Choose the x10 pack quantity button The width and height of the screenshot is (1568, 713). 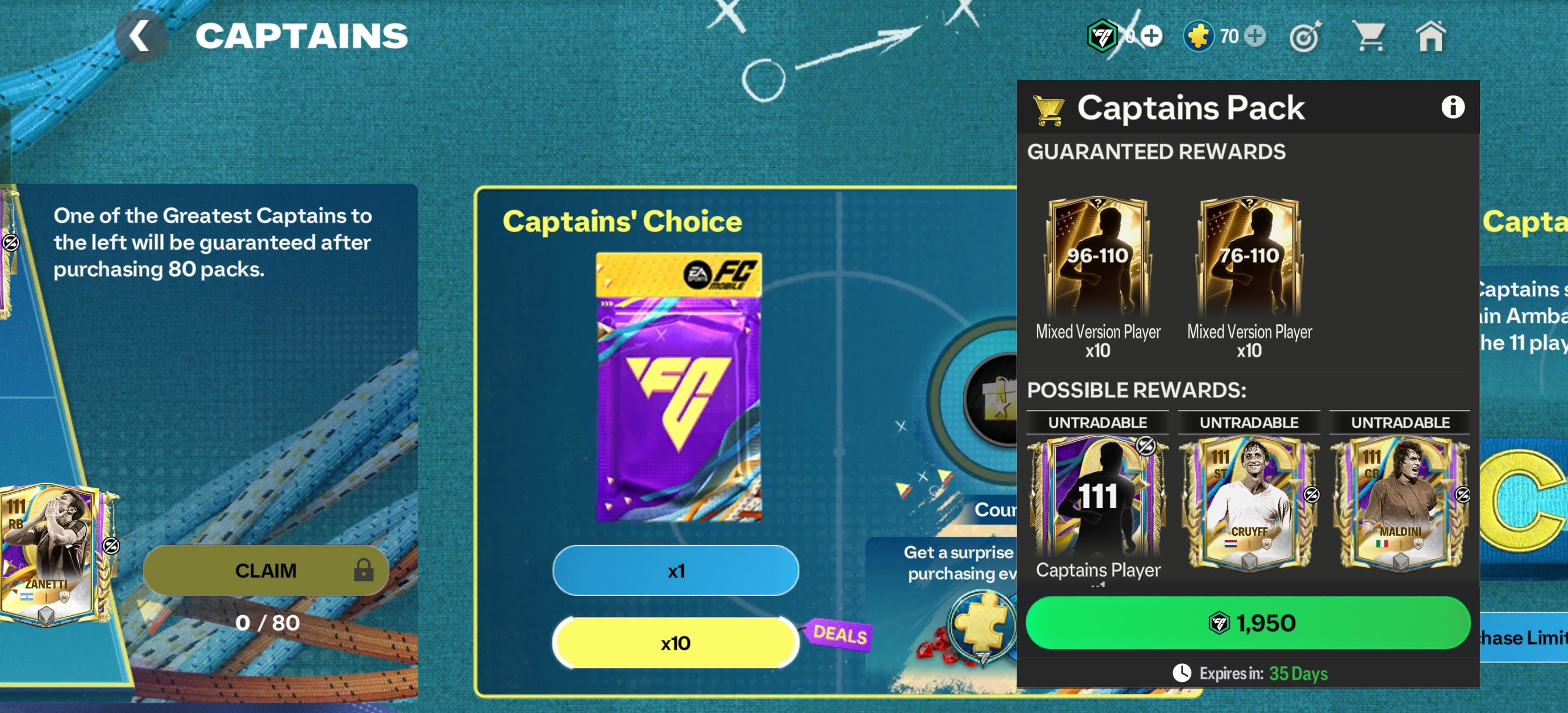[x=676, y=643]
